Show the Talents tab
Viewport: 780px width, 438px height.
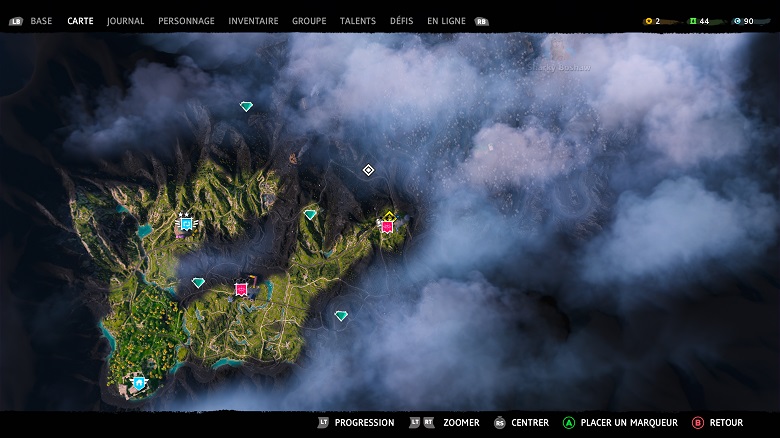click(x=358, y=21)
